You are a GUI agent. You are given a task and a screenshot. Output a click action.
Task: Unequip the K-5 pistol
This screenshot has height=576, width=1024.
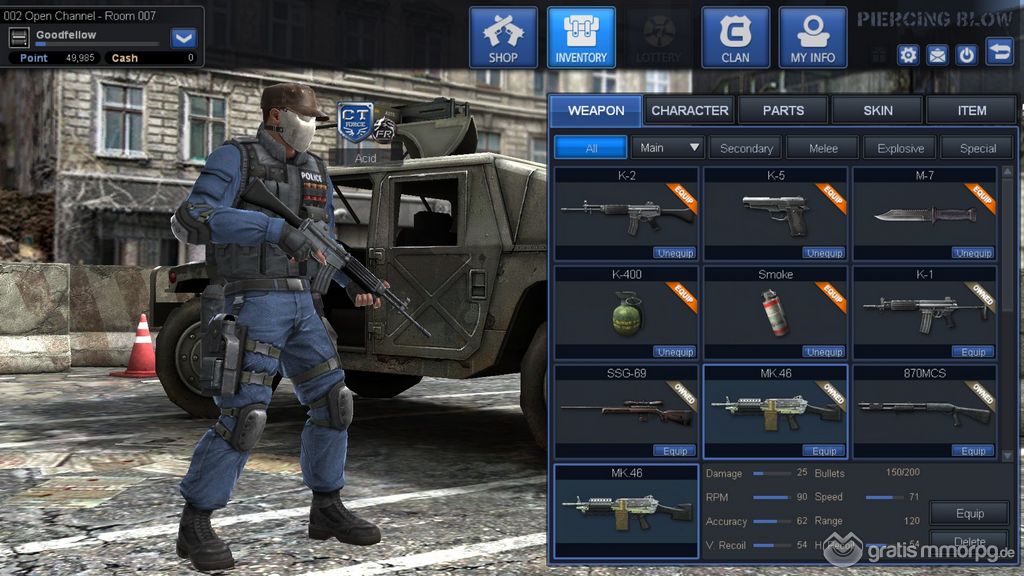click(x=824, y=253)
